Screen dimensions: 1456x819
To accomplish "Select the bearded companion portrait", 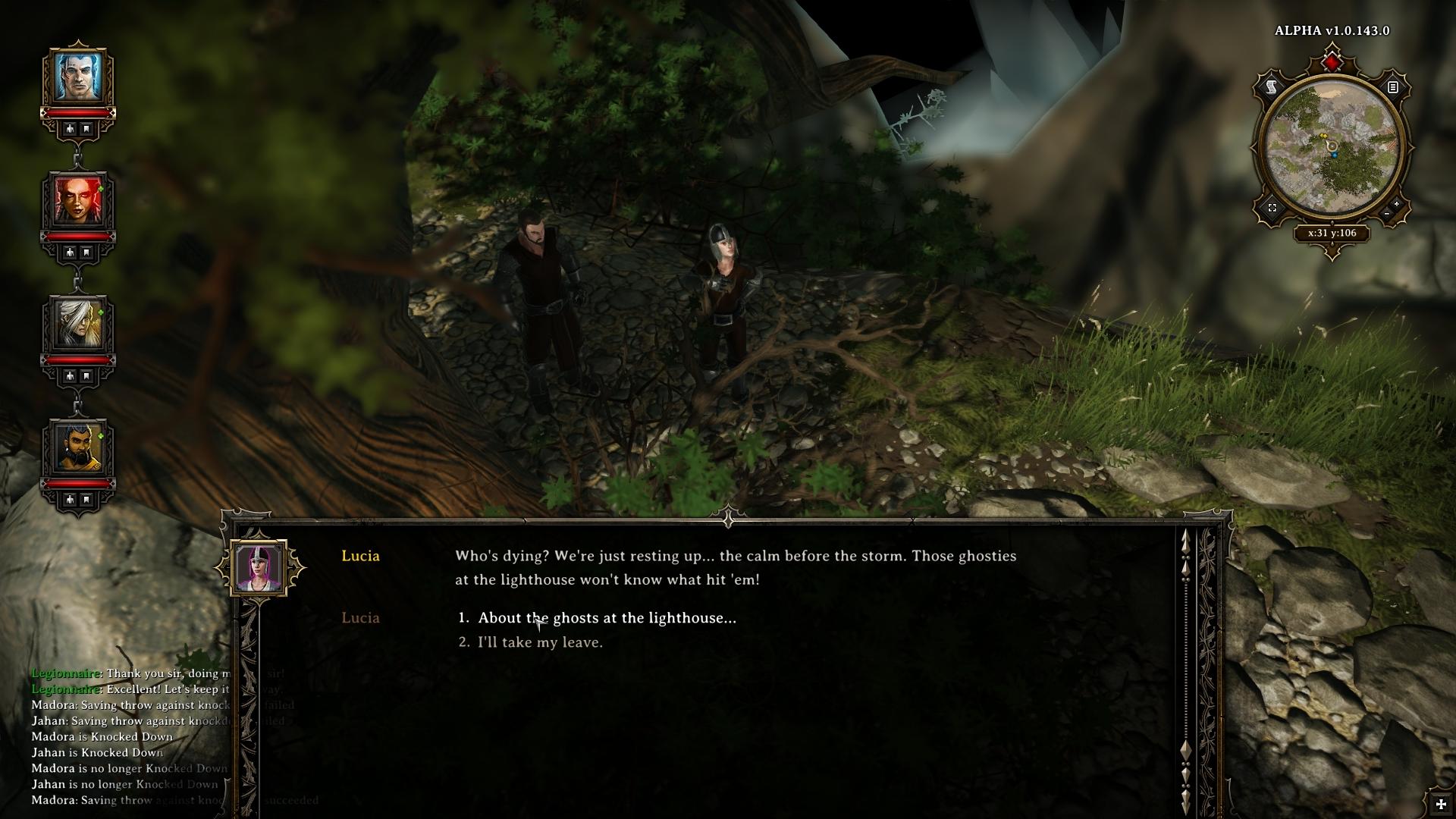I will click(77, 447).
